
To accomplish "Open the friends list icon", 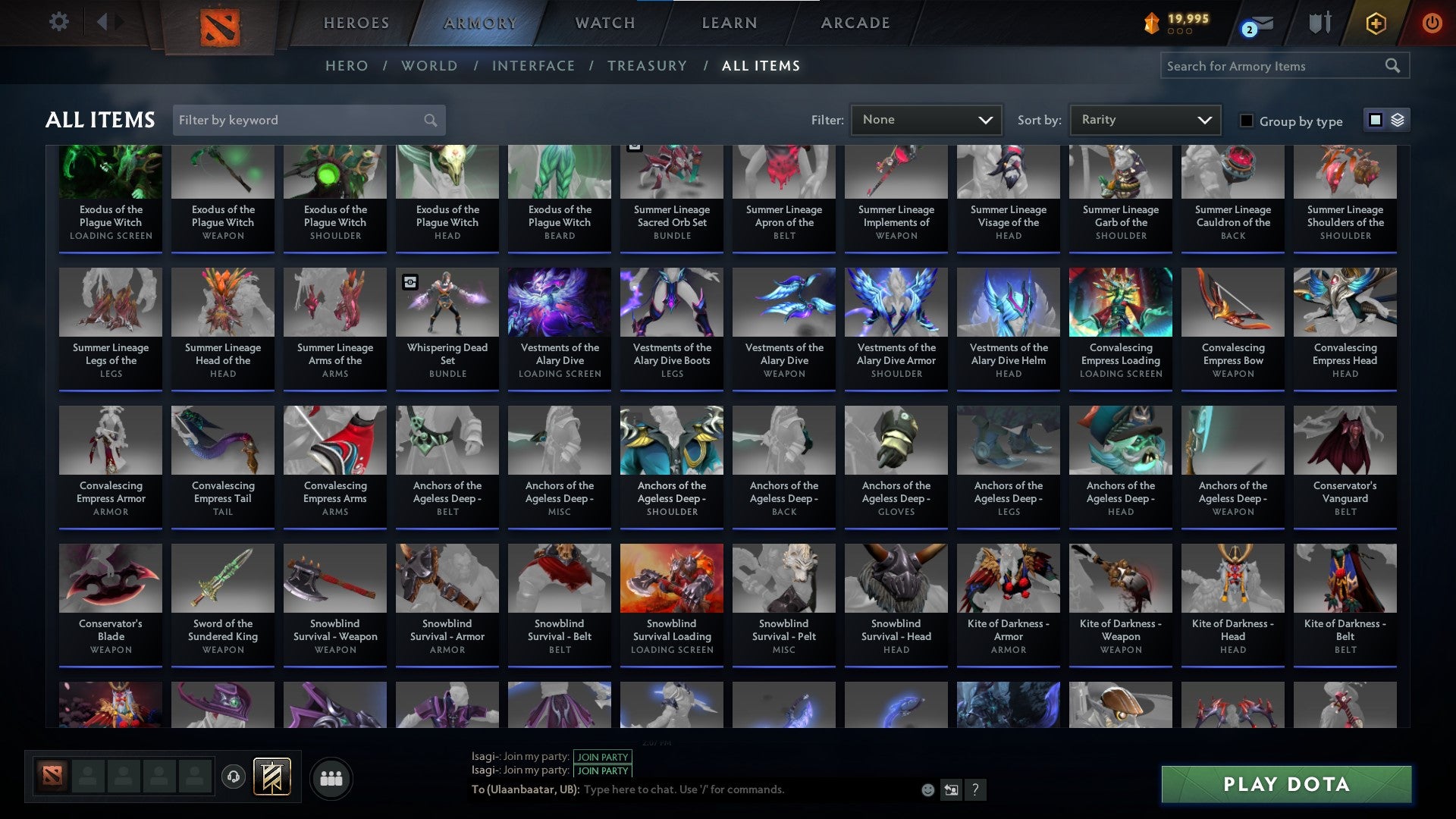I will 331,777.
